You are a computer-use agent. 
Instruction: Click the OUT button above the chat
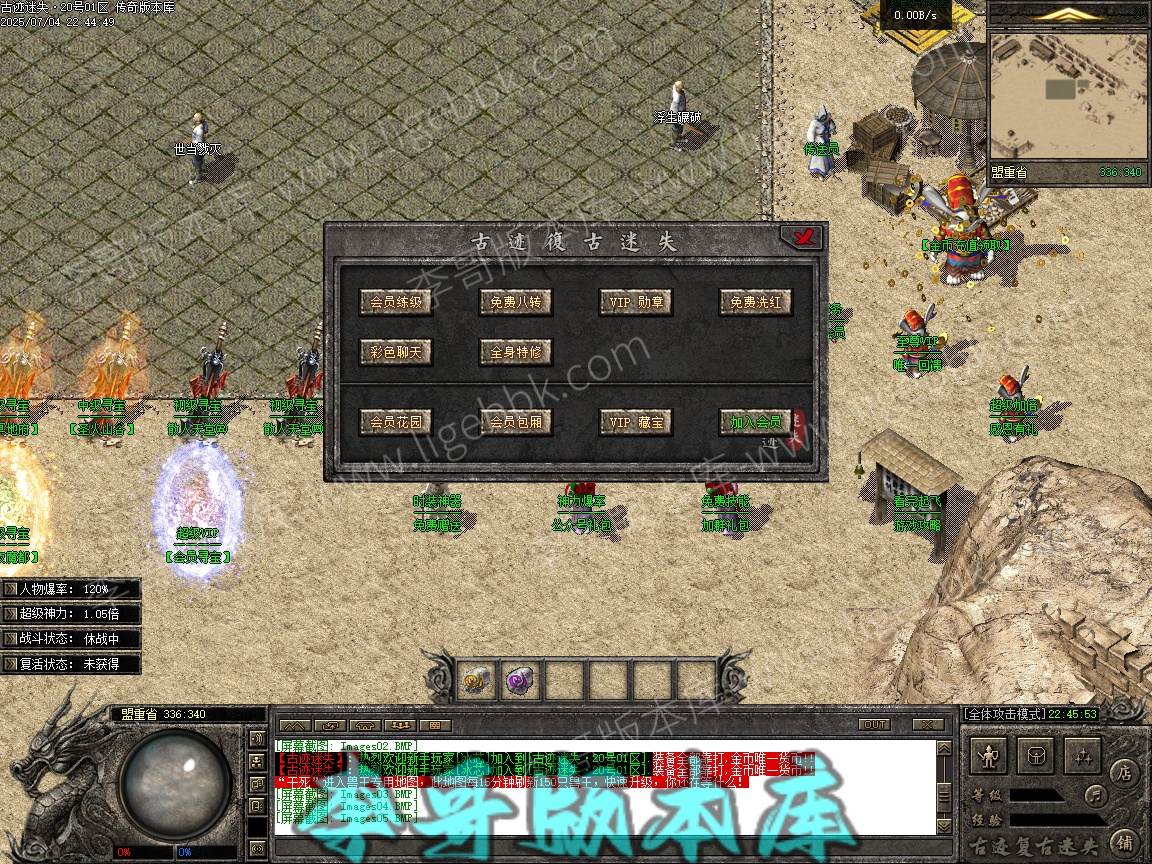874,724
